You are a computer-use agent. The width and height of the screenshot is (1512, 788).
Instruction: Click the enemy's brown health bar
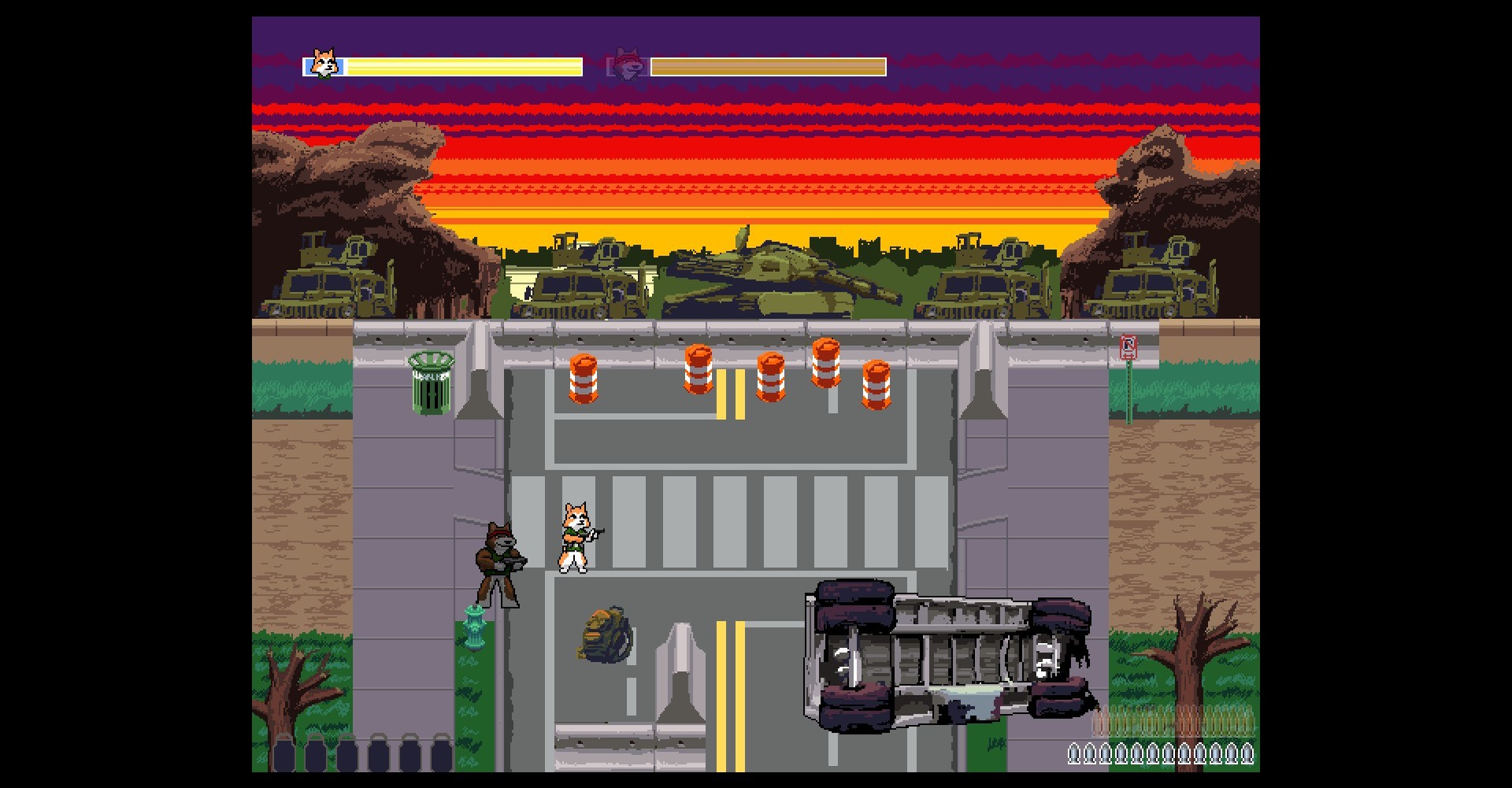tap(768, 66)
